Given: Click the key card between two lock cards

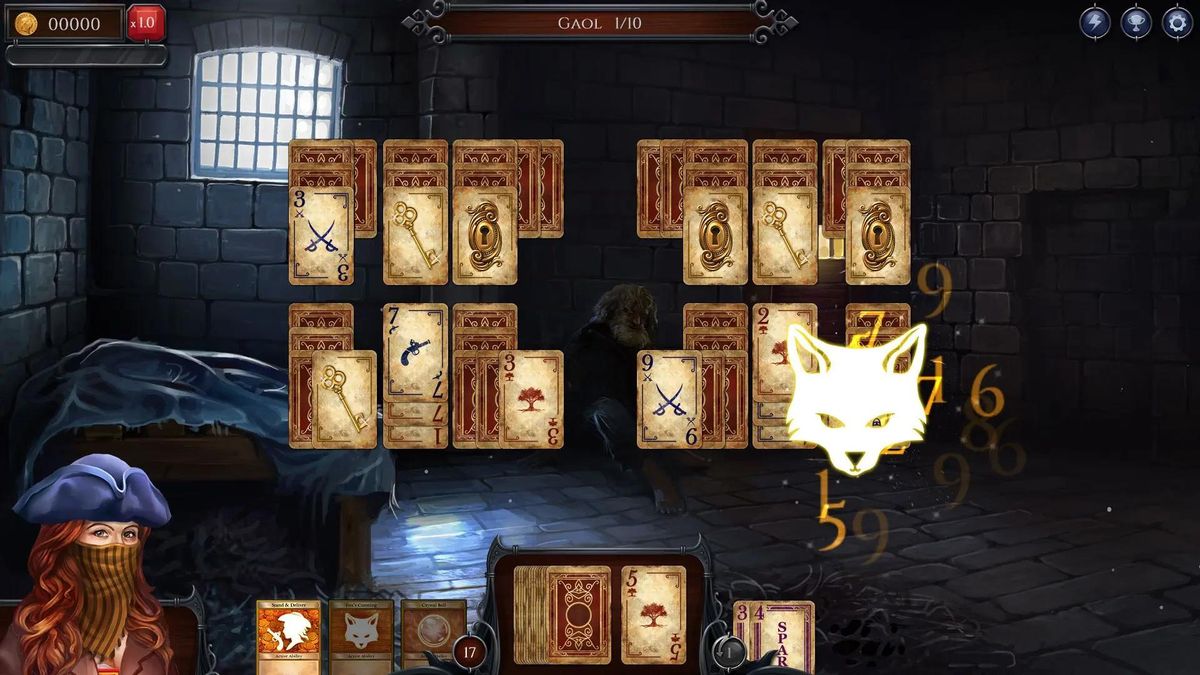Looking at the screenshot, I should tap(784, 235).
